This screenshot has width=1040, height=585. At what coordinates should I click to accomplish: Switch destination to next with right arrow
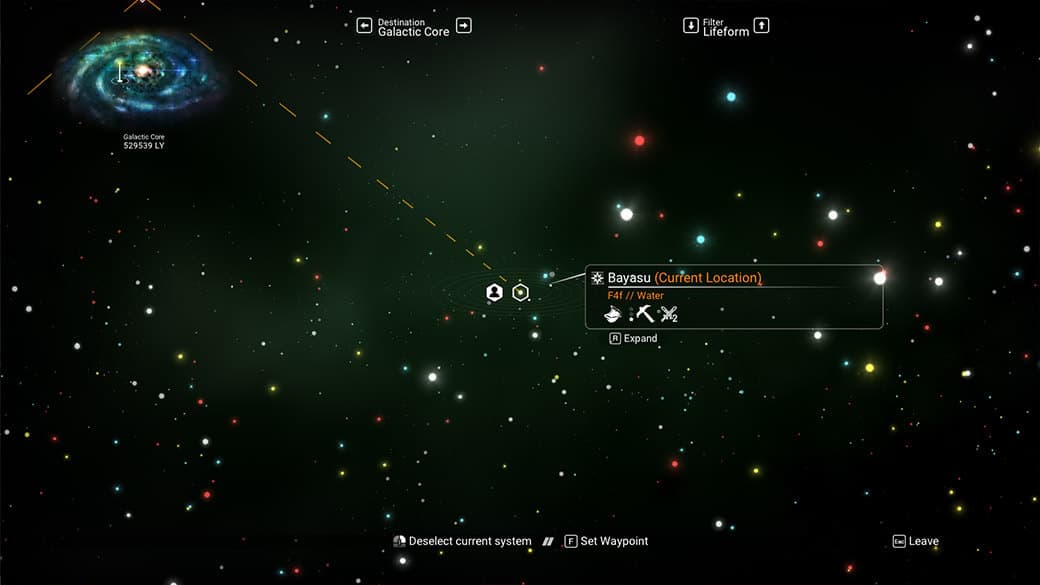coord(464,26)
